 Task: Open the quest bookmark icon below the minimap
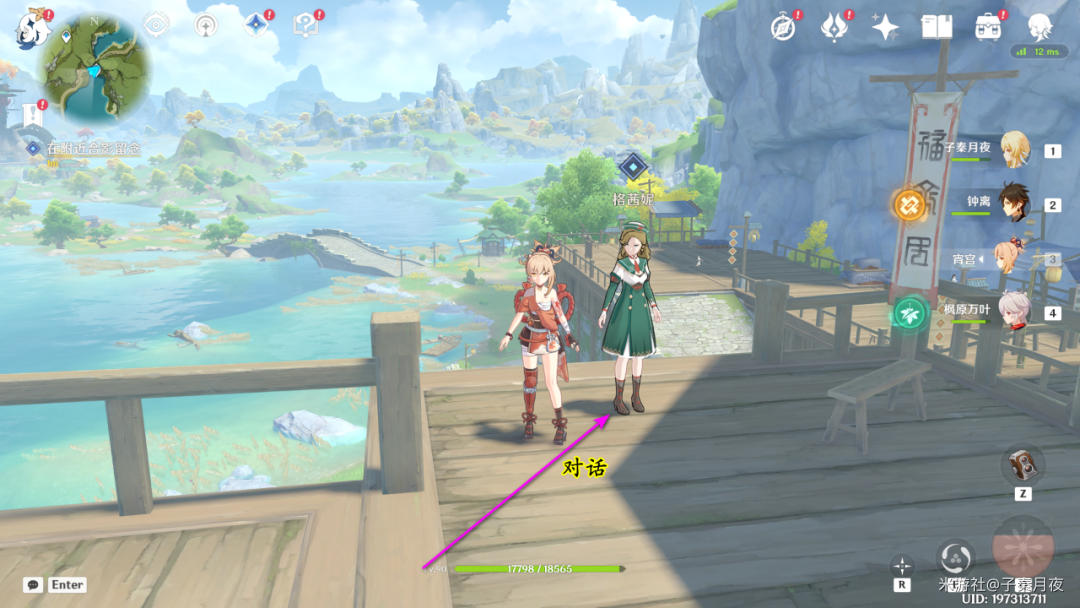point(33,115)
